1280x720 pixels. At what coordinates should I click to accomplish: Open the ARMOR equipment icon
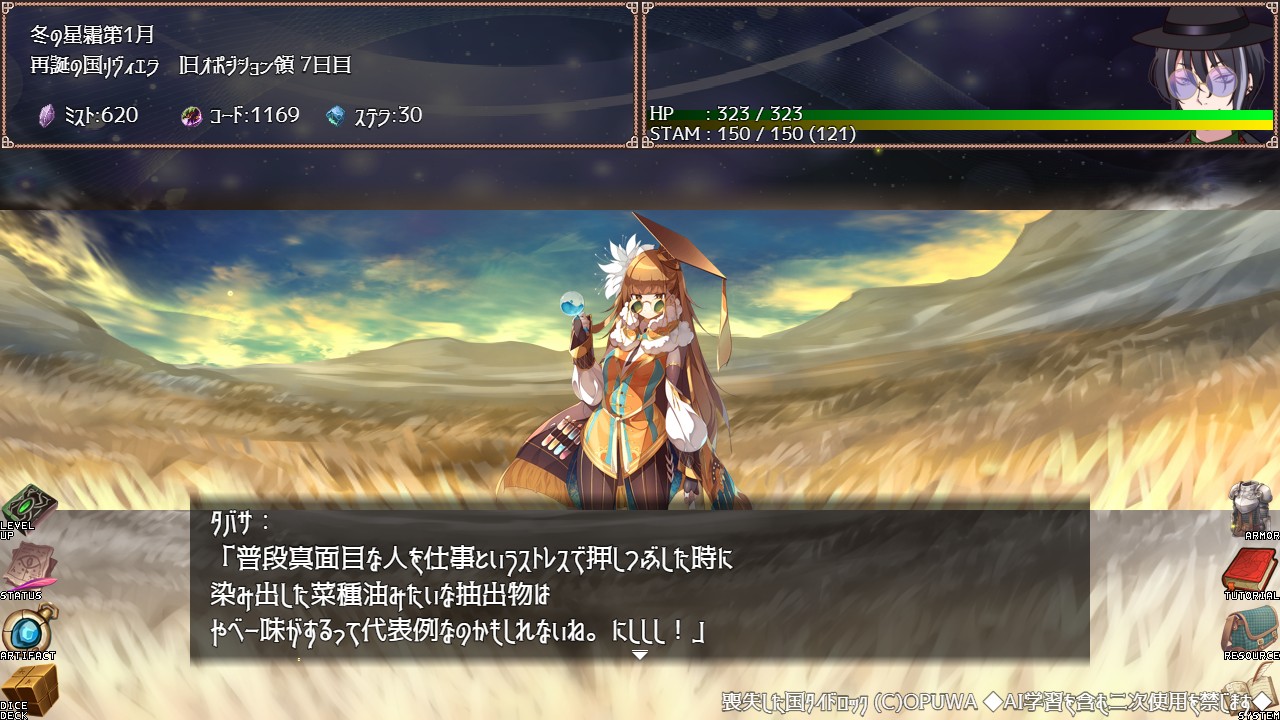point(1248,510)
